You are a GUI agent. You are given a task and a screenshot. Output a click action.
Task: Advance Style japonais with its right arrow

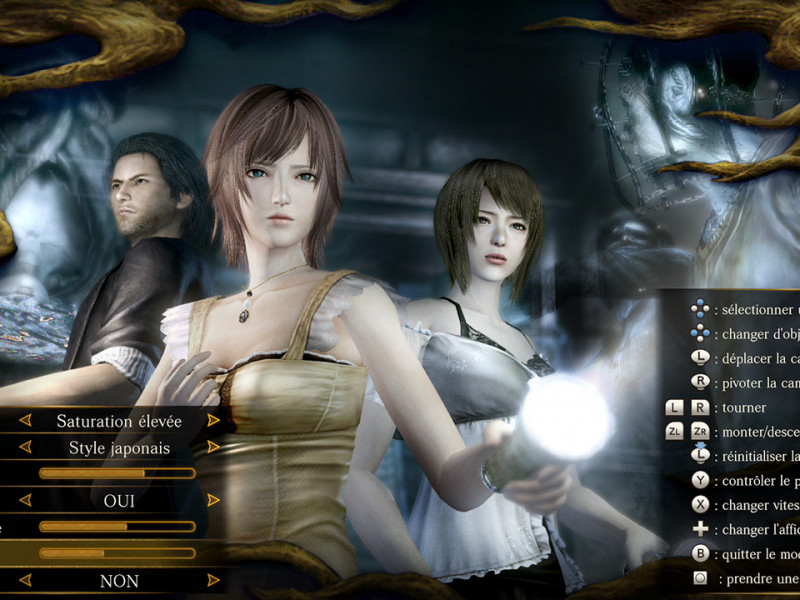(213, 447)
